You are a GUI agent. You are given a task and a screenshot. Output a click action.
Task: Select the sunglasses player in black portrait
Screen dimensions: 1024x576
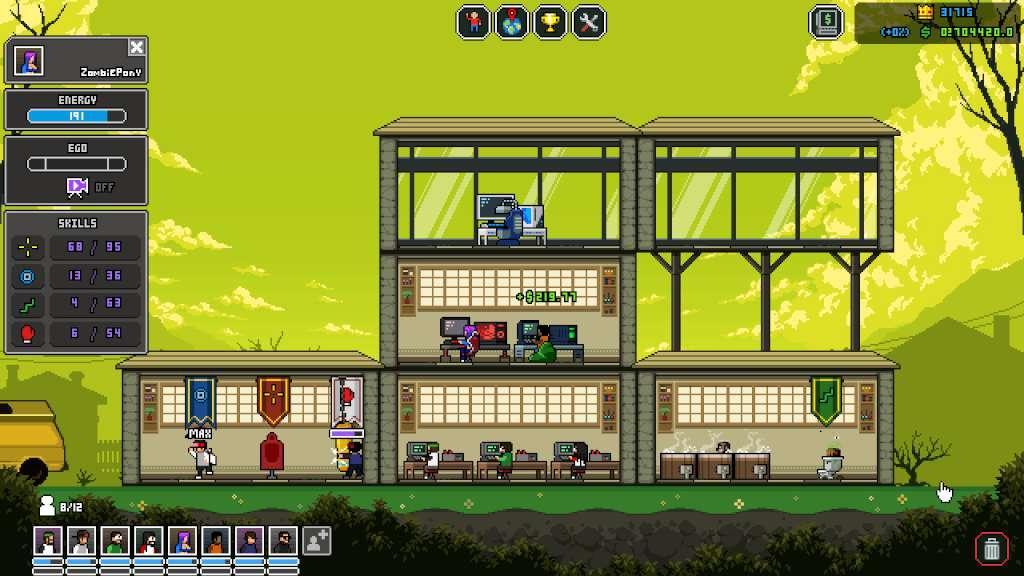point(283,542)
